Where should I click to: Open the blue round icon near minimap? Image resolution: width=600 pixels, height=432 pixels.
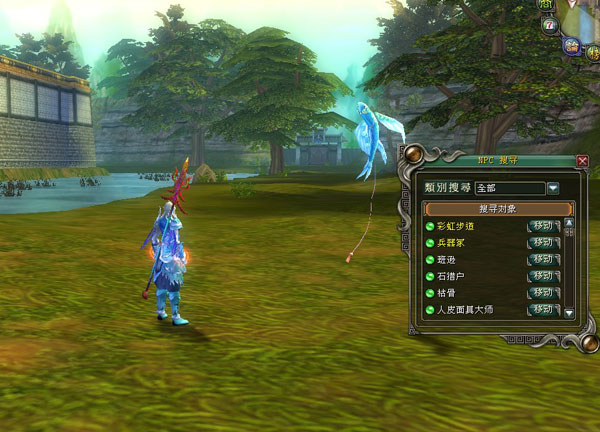[x=571, y=46]
